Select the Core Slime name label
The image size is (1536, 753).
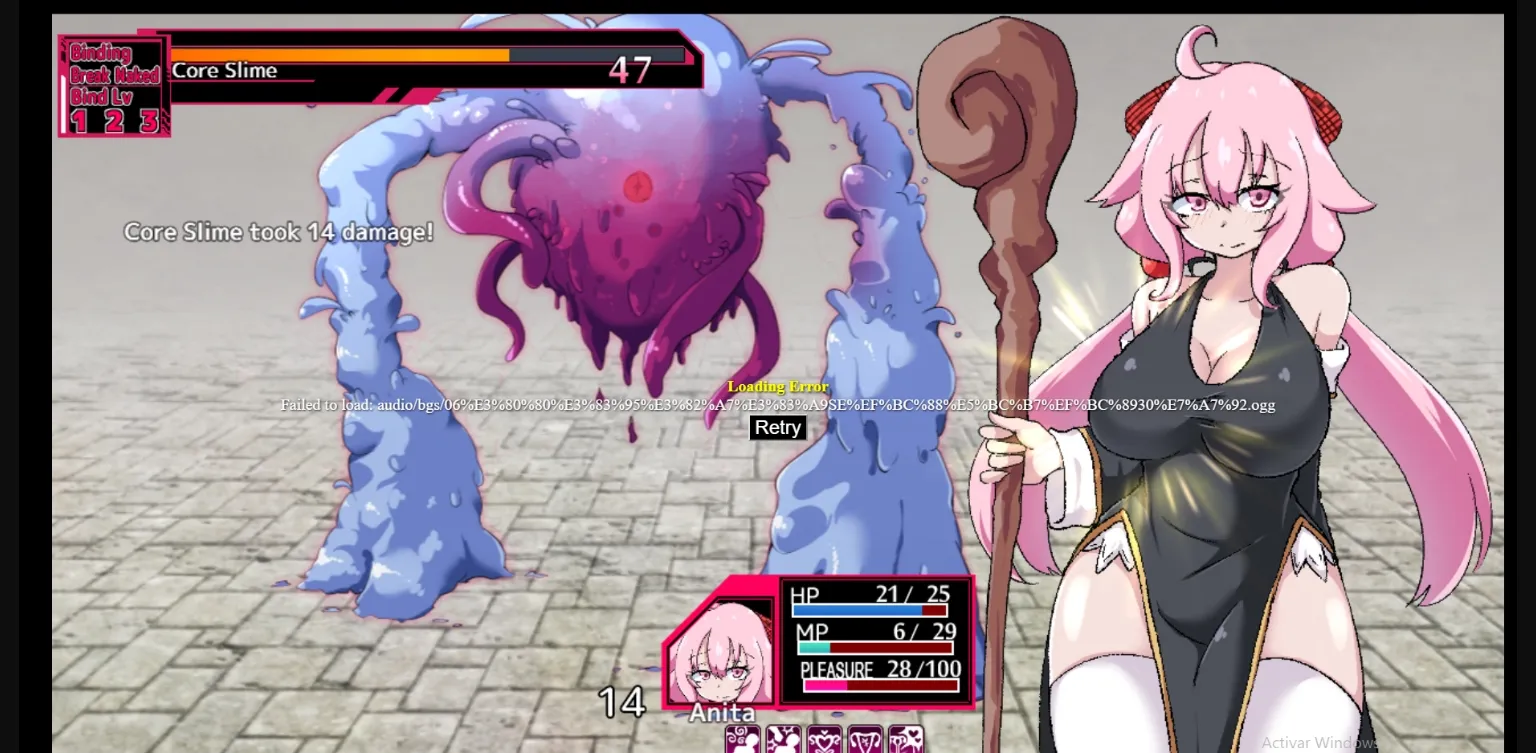(224, 70)
